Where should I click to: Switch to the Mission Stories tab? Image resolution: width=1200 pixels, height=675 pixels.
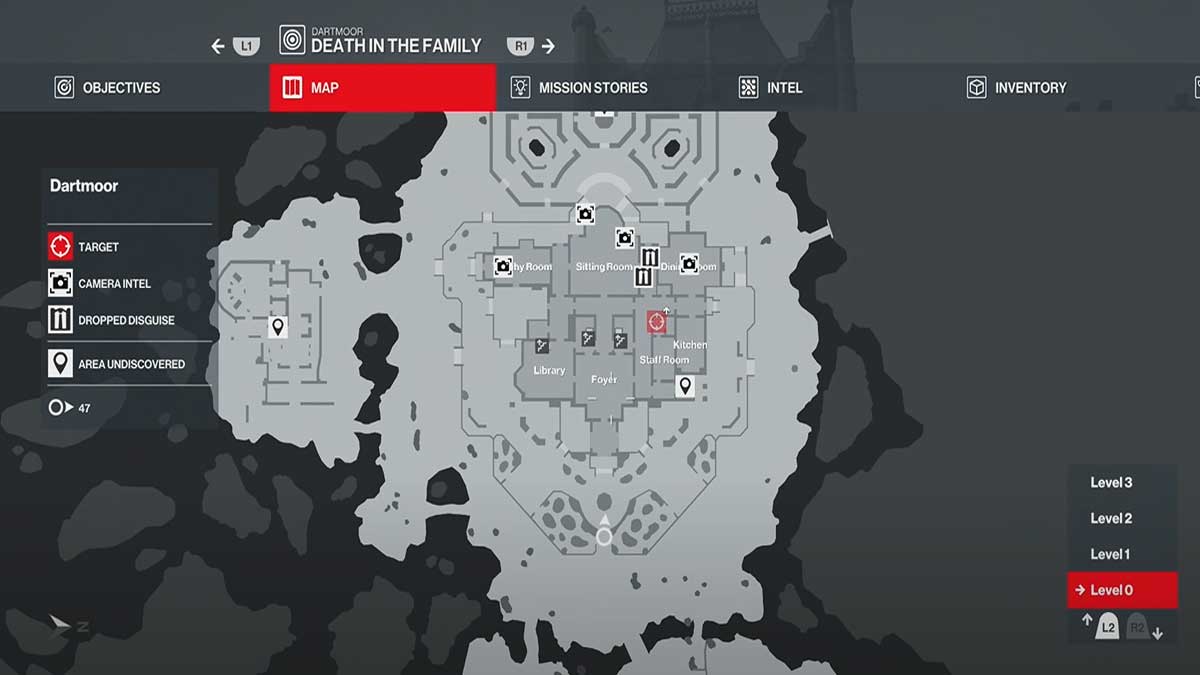[x=579, y=88]
